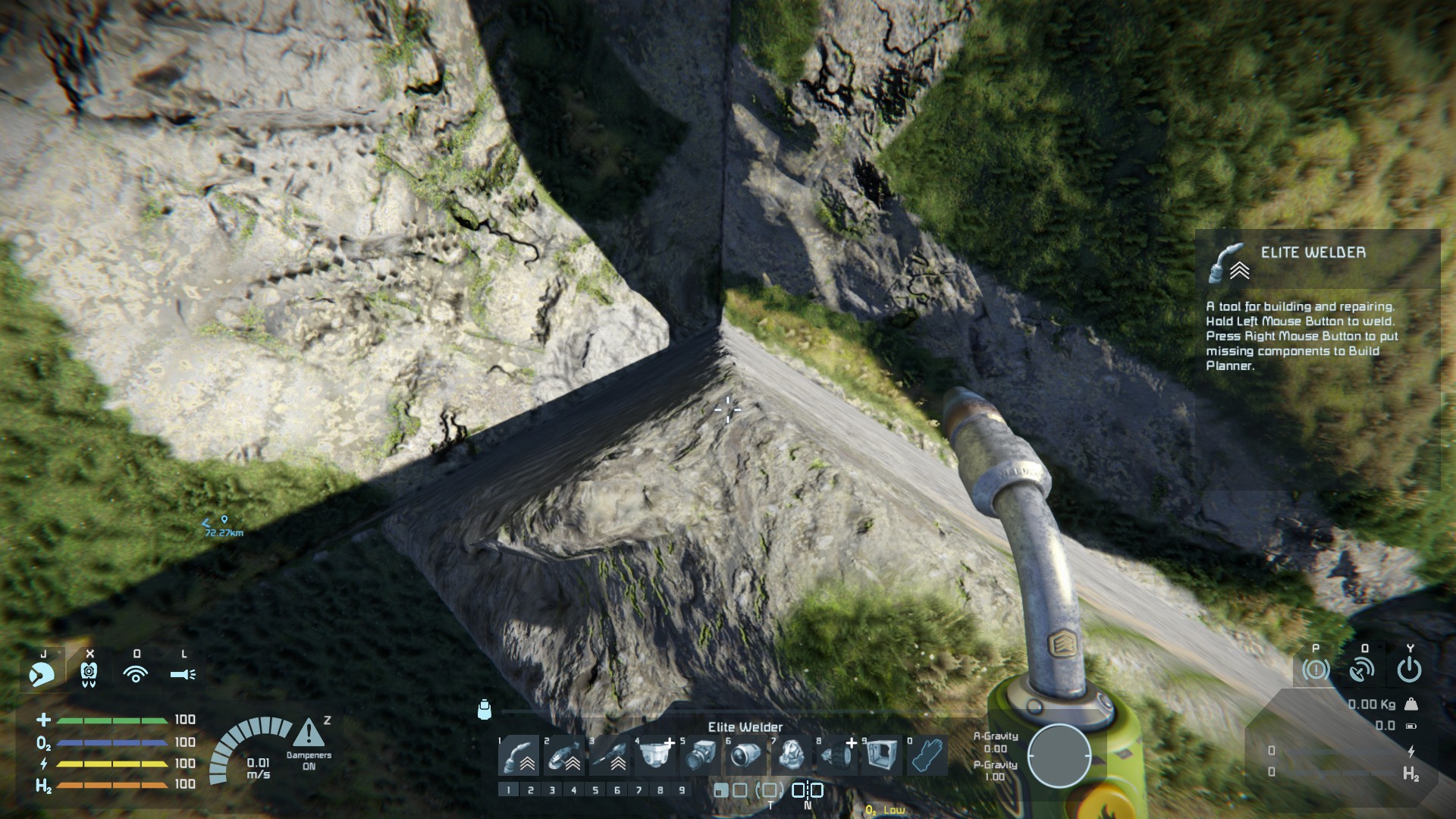Select the hollow cube frame block slot
This screenshot has width=1456, height=819.
(x=882, y=755)
